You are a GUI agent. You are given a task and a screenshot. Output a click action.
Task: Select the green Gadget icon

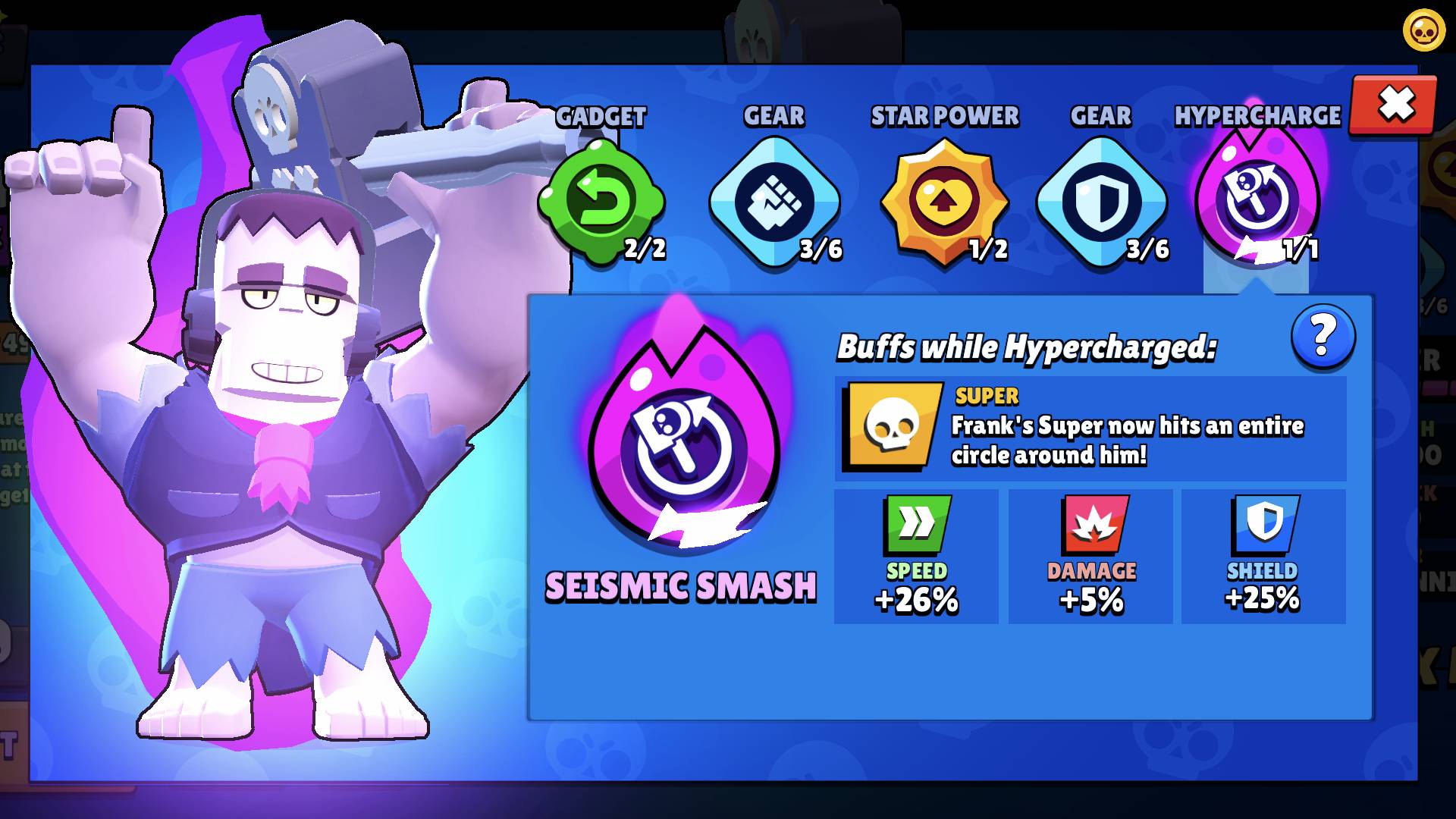tap(601, 202)
